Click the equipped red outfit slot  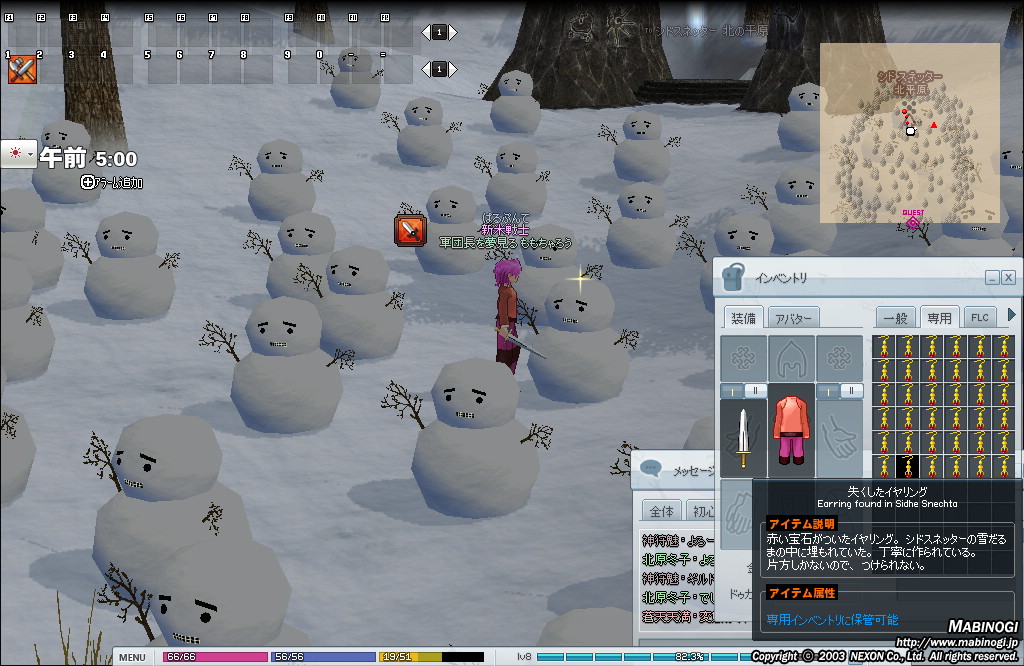click(x=791, y=431)
